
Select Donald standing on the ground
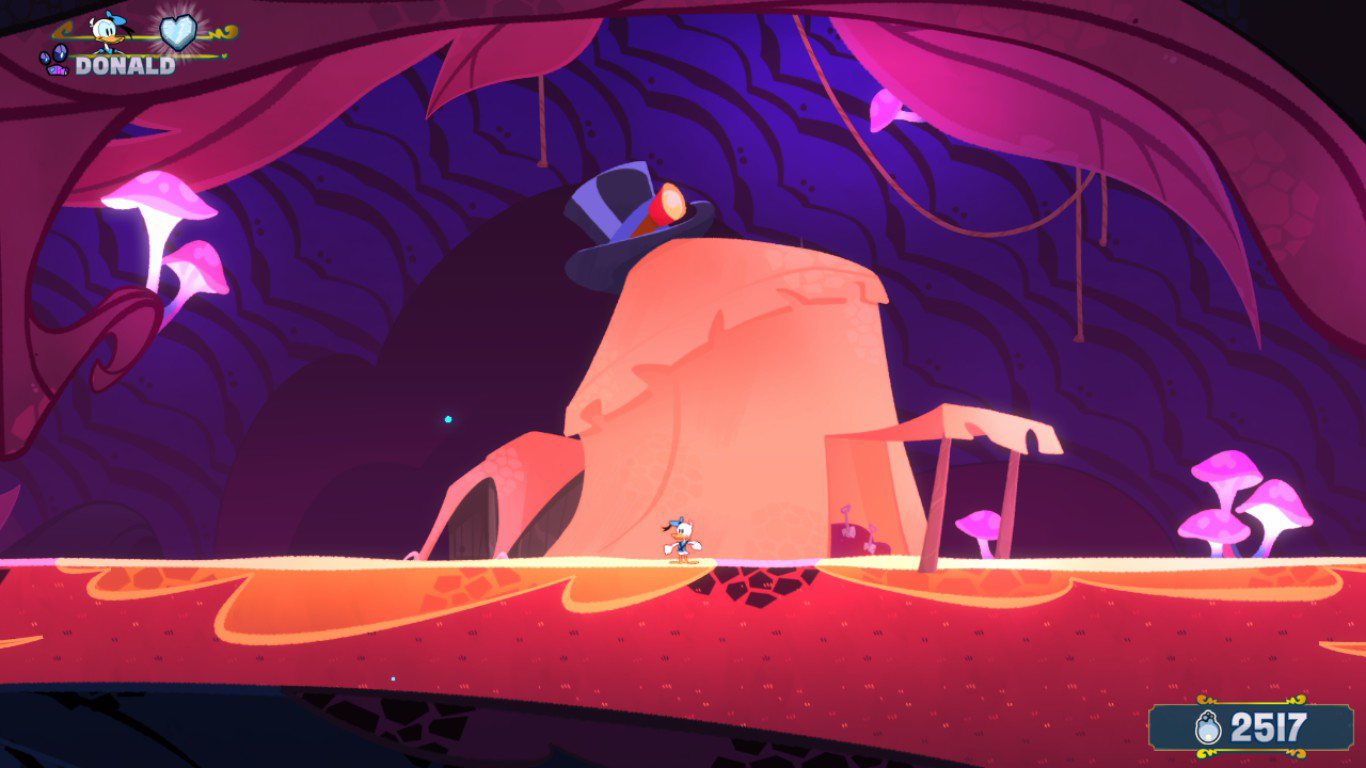click(x=684, y=535)
